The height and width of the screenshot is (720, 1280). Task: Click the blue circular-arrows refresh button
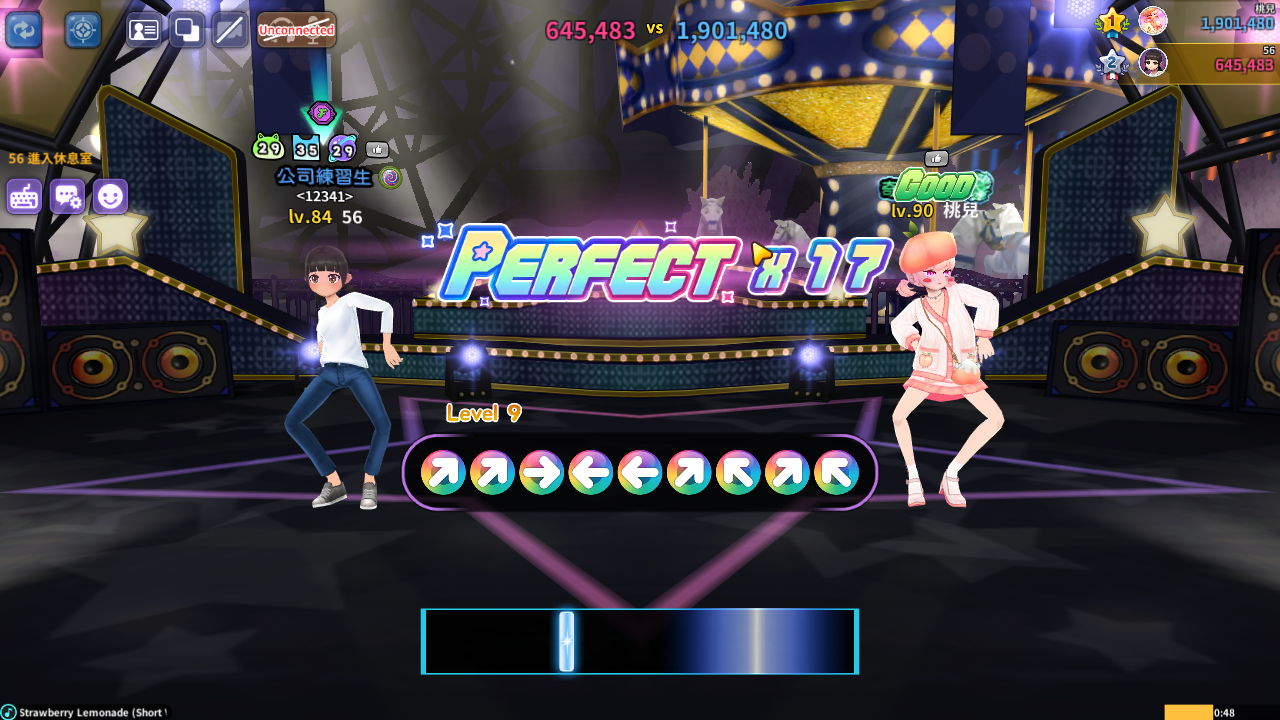click(23, 29)
